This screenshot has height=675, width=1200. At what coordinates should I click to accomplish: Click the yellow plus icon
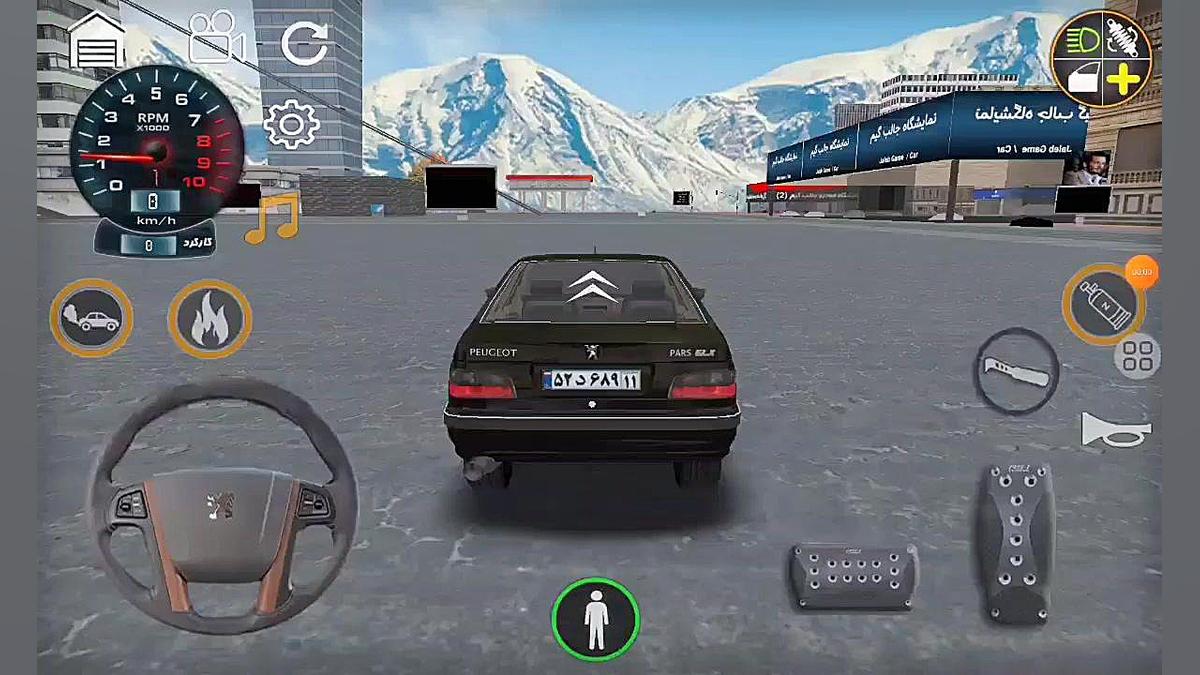coord(1123,80)
